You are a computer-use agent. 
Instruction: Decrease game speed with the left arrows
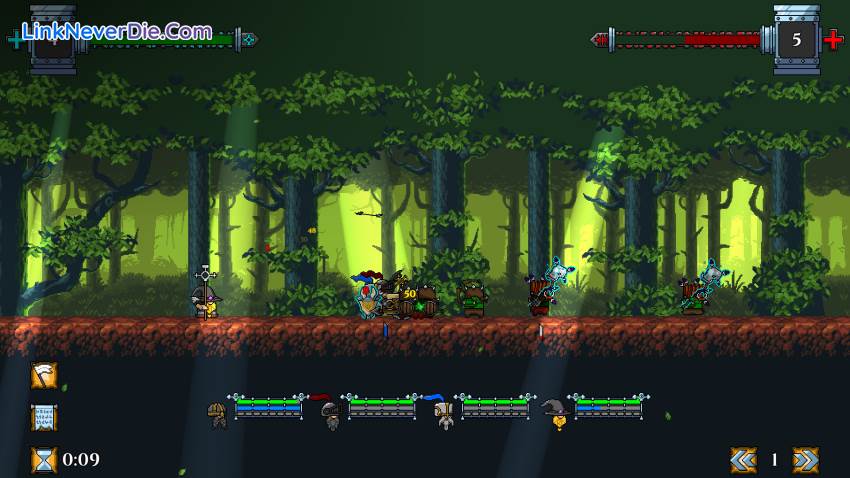tap(743, 459)
